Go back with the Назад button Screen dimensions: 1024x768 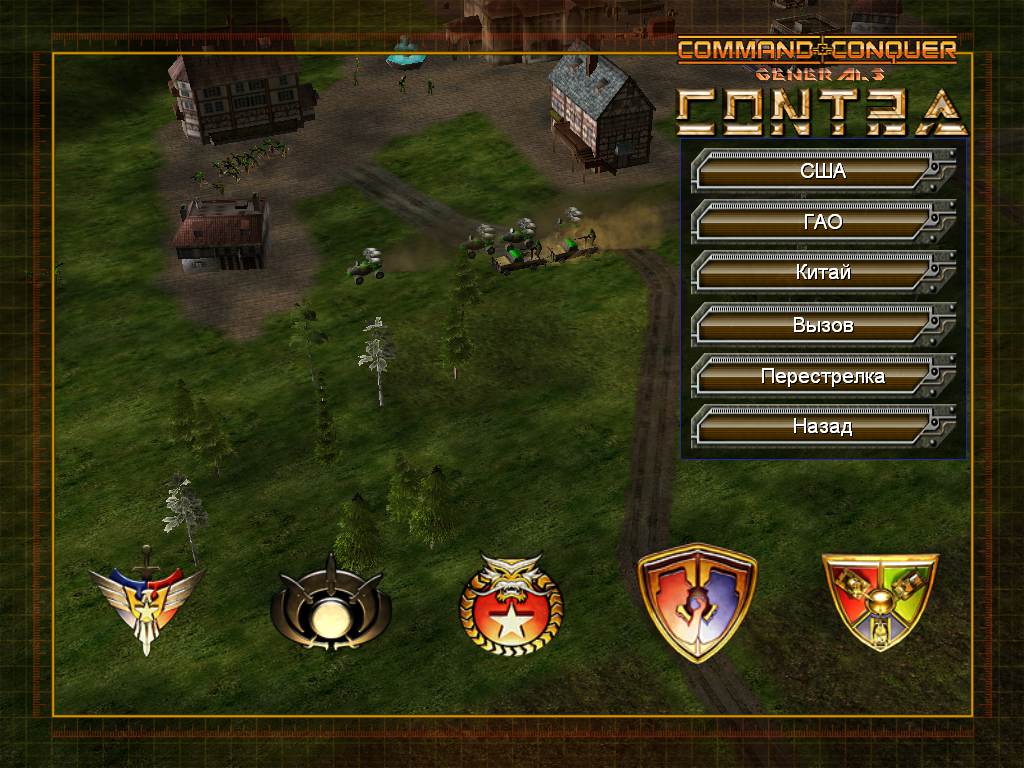click(x=822, y=427)
